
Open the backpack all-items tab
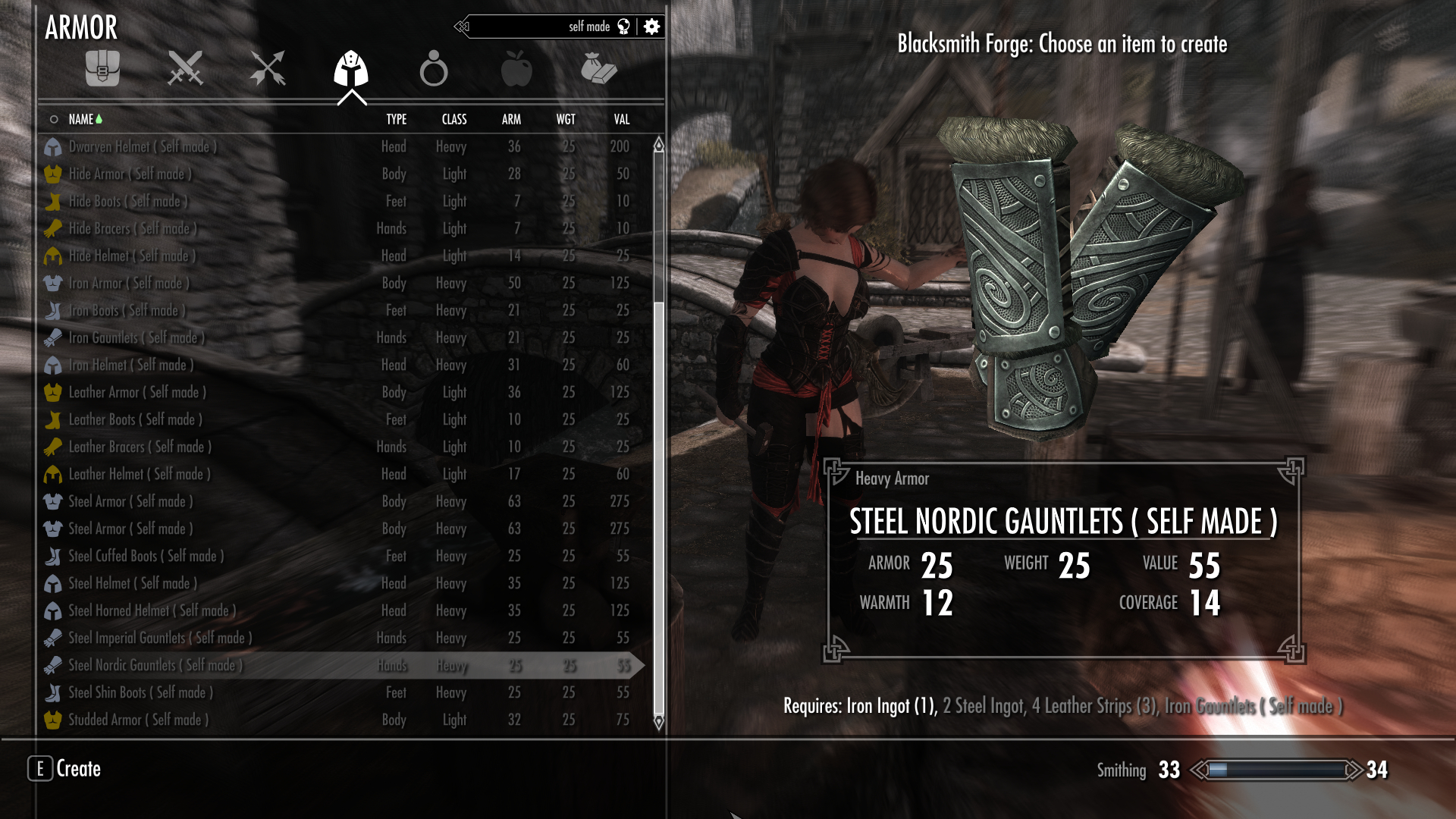click(102, 69)
